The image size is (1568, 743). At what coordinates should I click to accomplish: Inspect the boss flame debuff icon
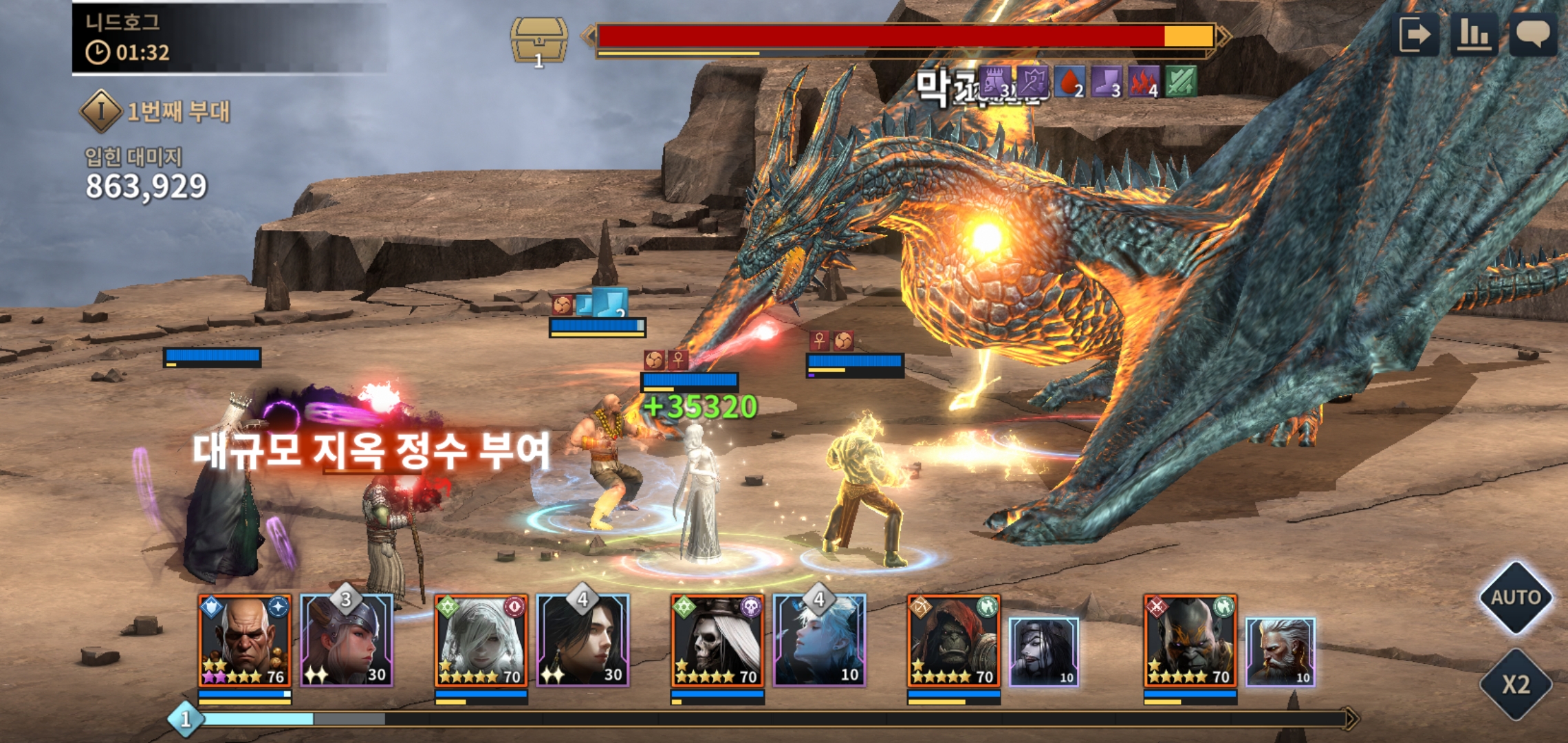[x=1144, y=82]
